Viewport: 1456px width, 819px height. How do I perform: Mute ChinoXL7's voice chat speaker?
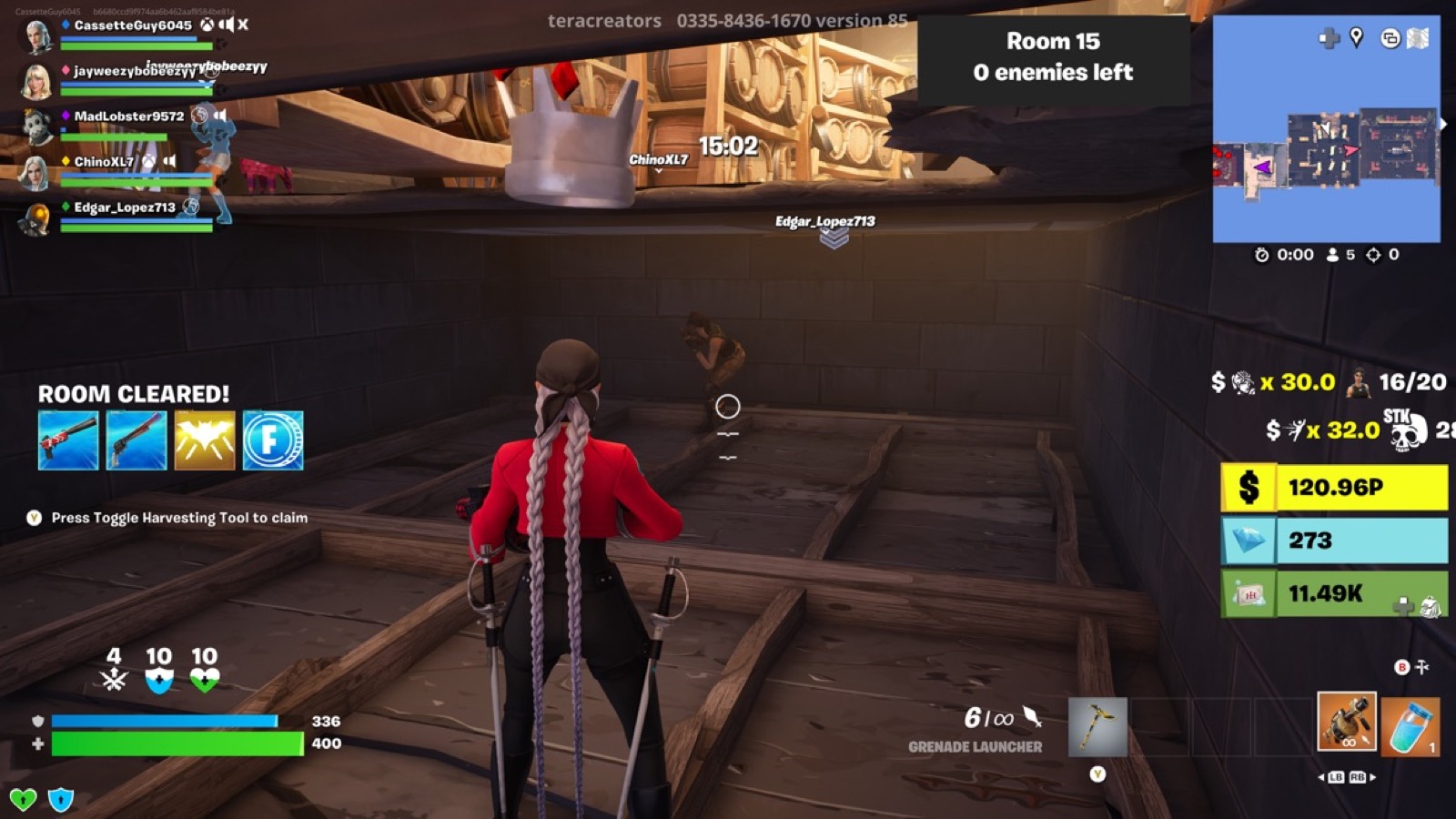point(169,161)
